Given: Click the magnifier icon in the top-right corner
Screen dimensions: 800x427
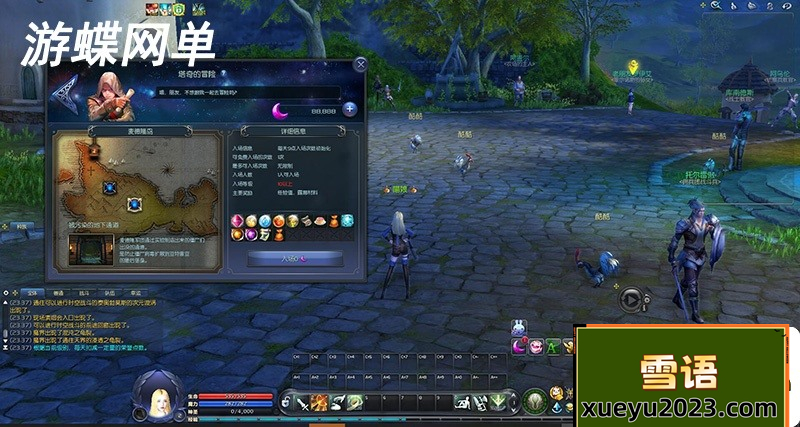Looking at the screenshot, I should tap(717, 6).
